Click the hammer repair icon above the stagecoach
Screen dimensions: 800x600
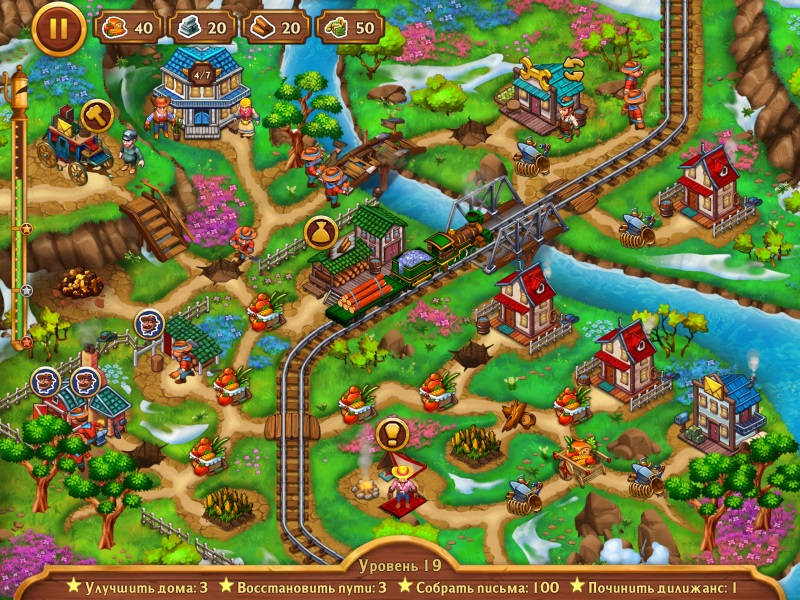(96, 115)
